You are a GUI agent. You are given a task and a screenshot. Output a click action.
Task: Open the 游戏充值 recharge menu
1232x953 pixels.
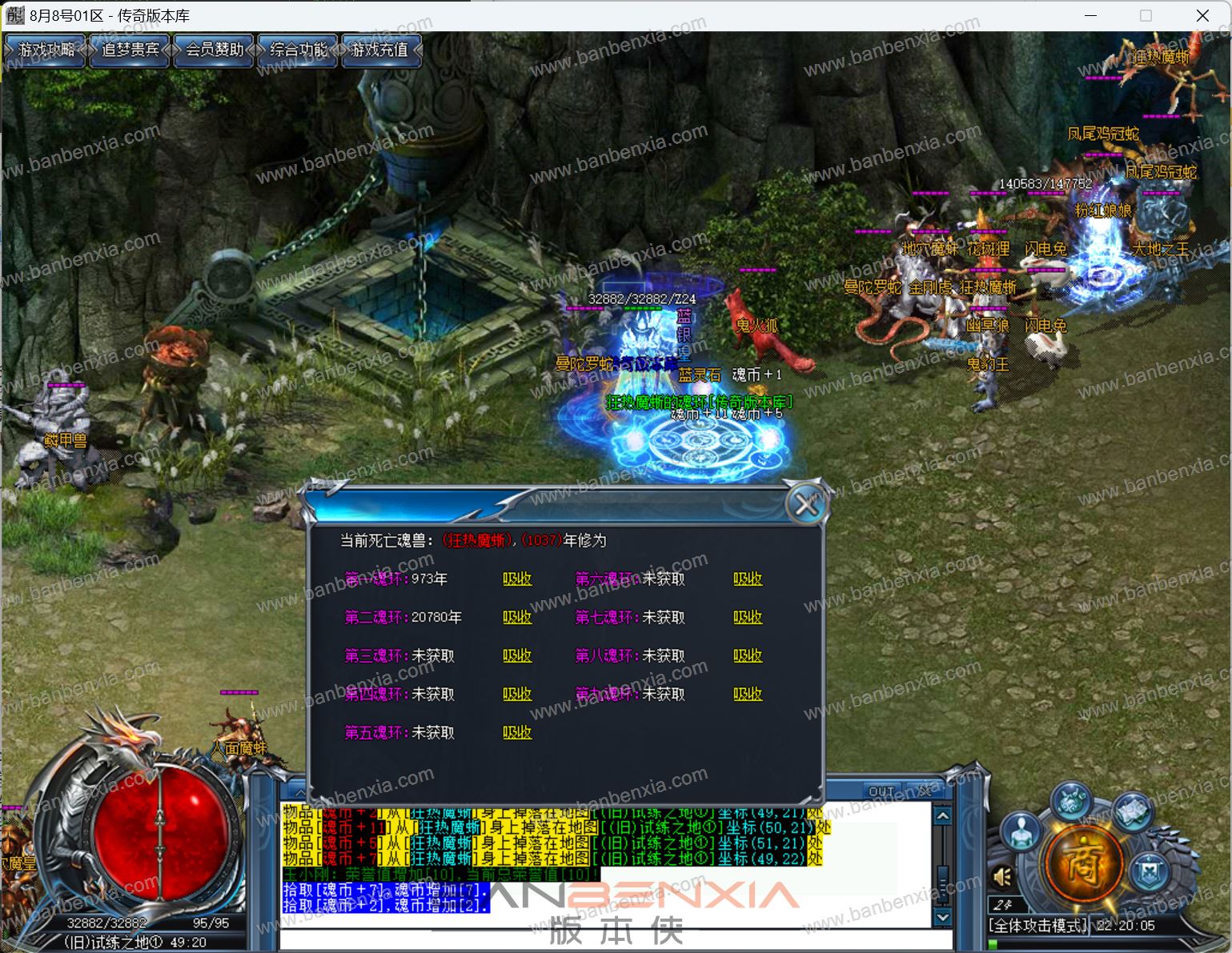[x=380, y=50]
